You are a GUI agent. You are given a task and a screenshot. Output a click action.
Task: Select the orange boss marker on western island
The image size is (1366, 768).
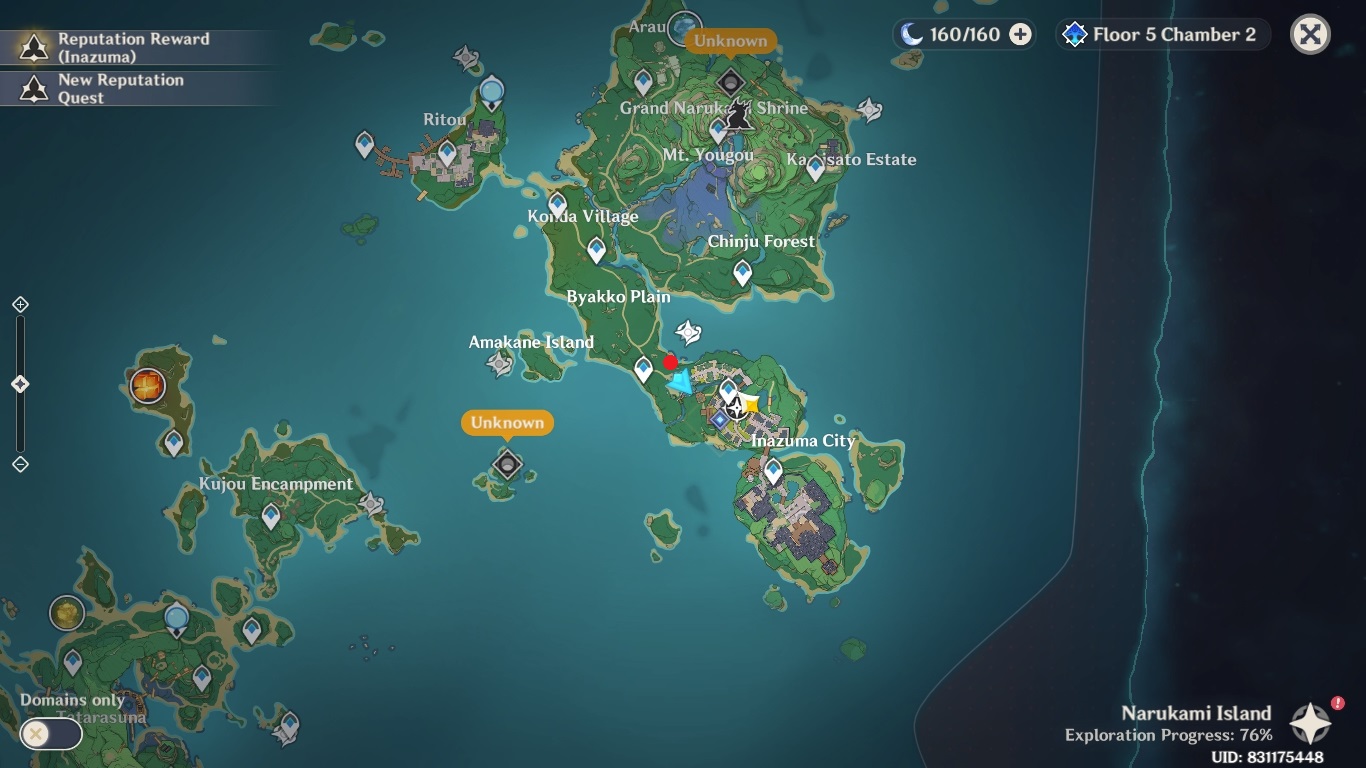[x=148, y=385]
